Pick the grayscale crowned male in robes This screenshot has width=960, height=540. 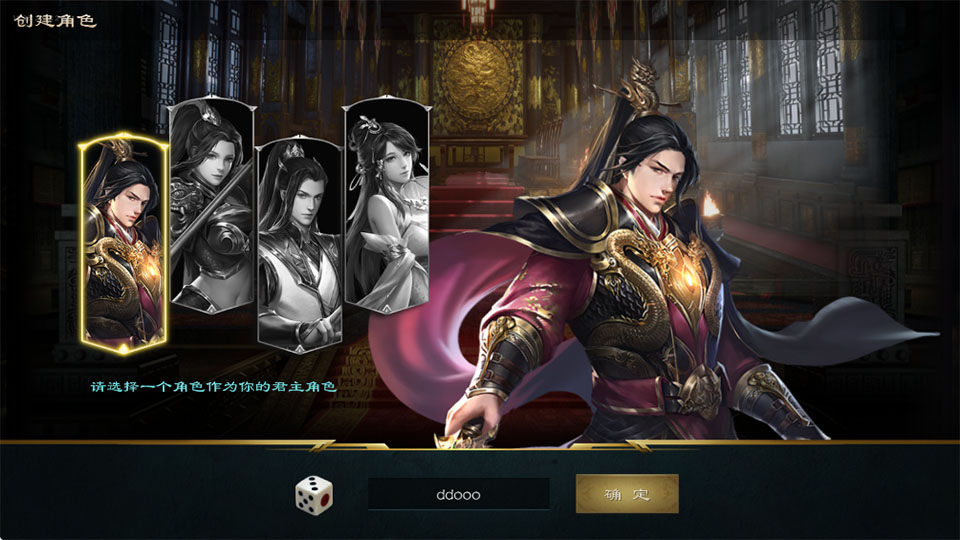(299, 242)
